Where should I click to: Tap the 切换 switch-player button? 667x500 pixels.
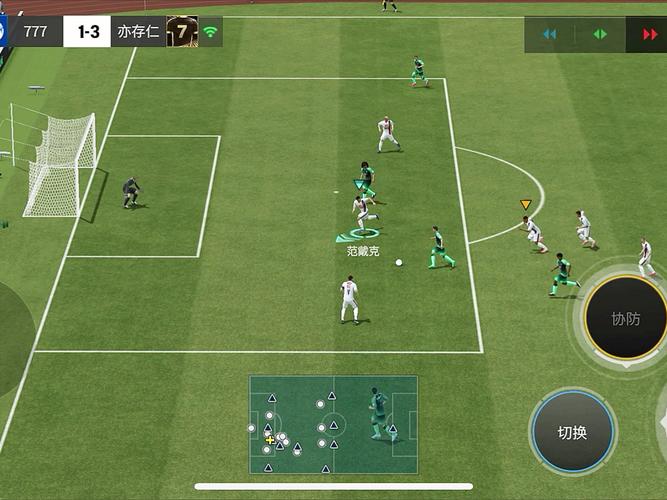(x=572, y=432)
